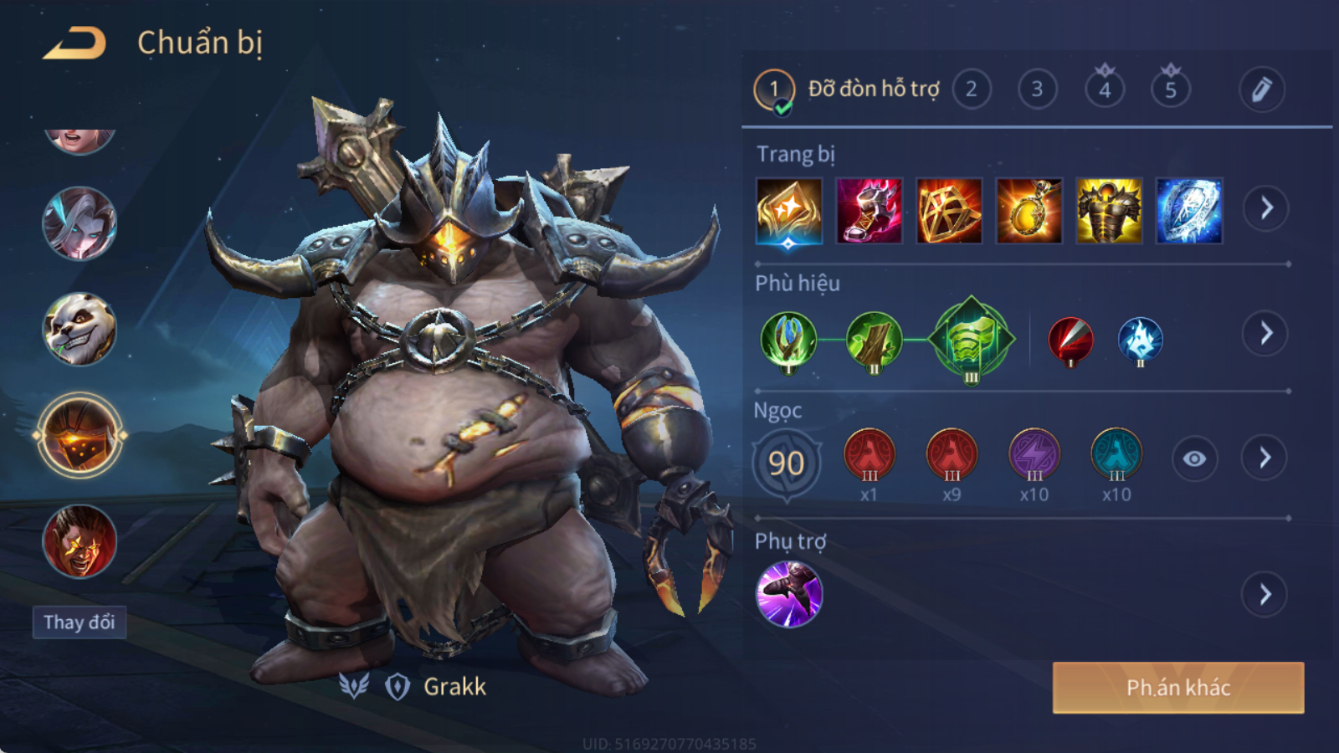Choose the white-haired hero portrait

pyautogui.click(x=79, y=223)
